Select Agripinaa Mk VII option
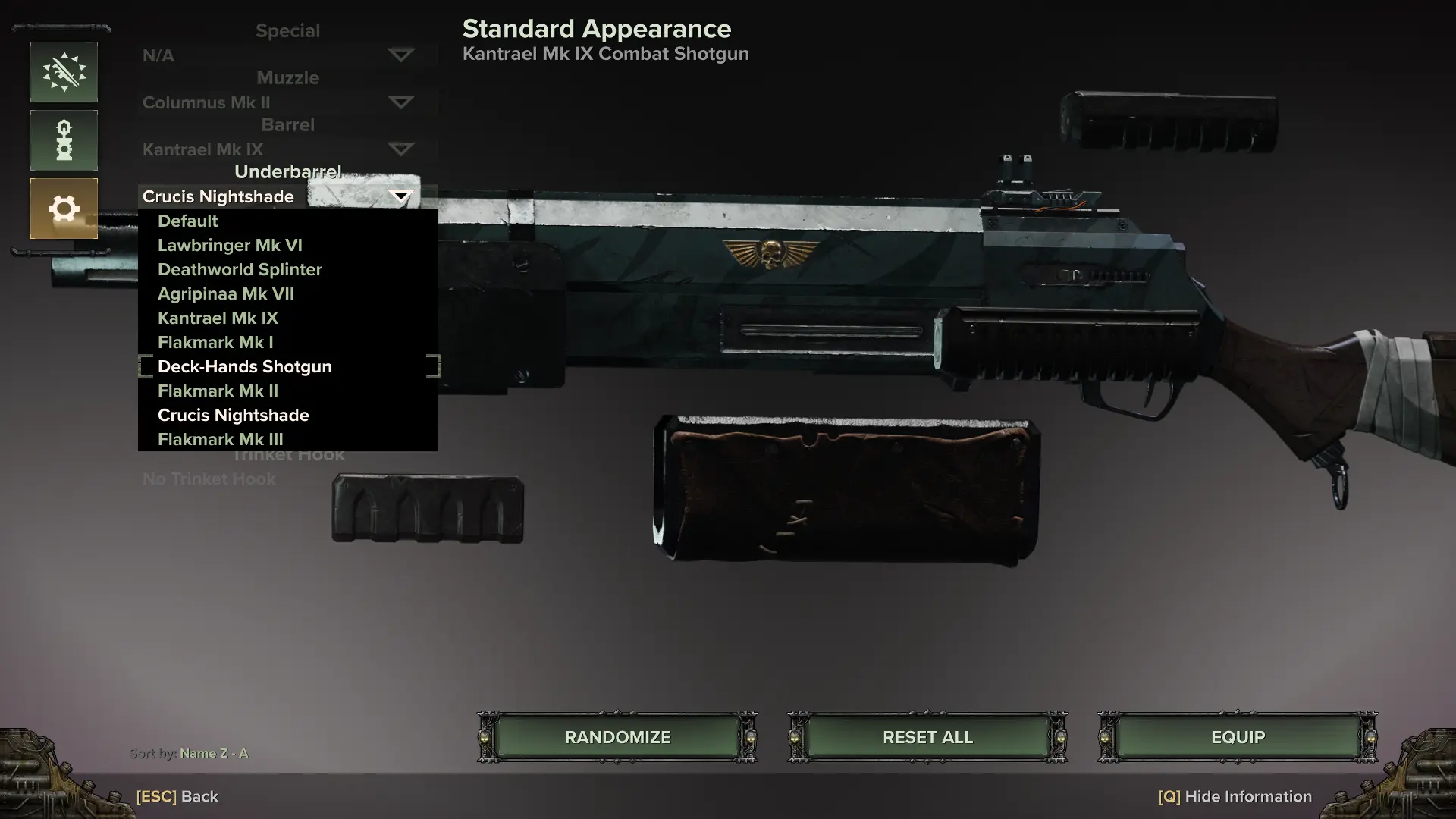 226,294
